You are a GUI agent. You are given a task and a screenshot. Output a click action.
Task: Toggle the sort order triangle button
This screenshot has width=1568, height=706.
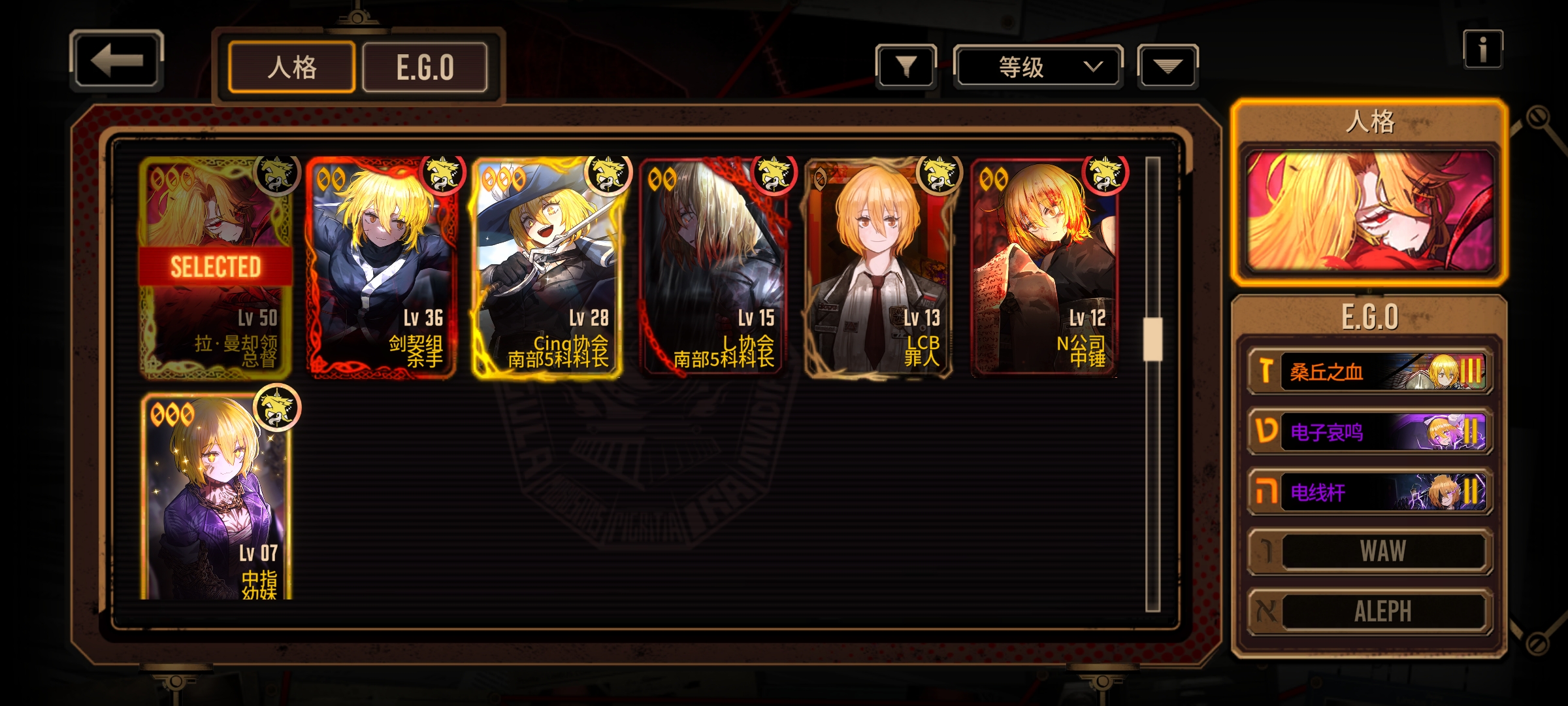[x=1168, y=66]
